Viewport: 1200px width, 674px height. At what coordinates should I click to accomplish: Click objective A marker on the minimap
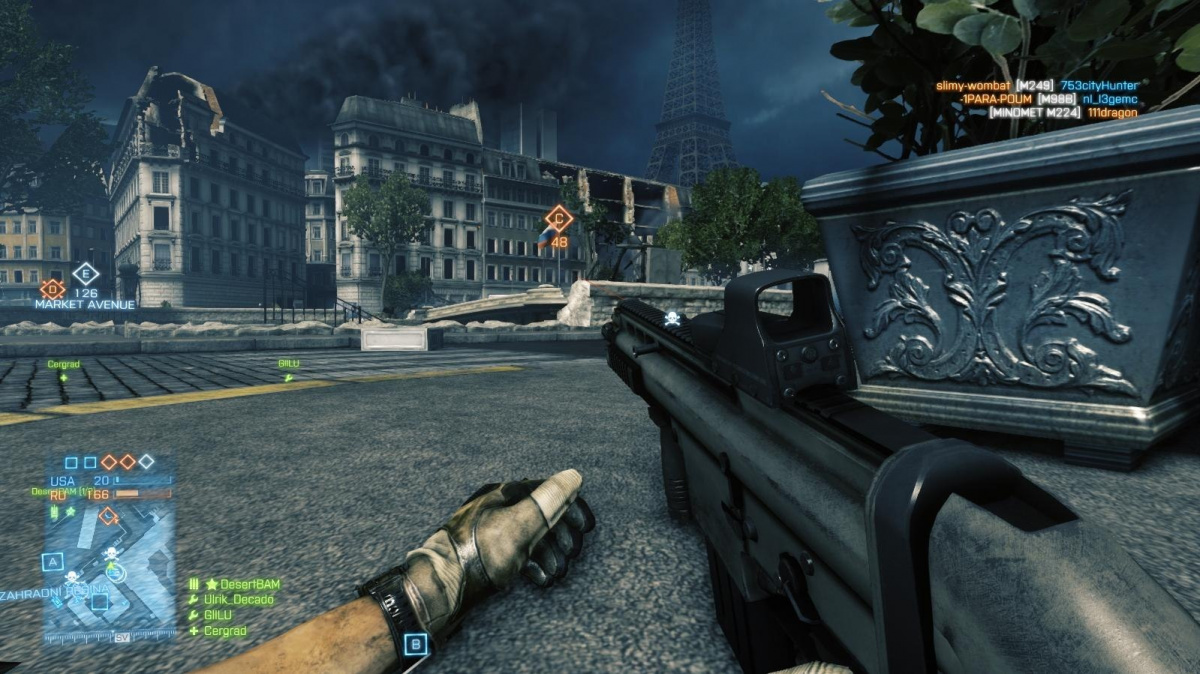click(x=54, y=561)
